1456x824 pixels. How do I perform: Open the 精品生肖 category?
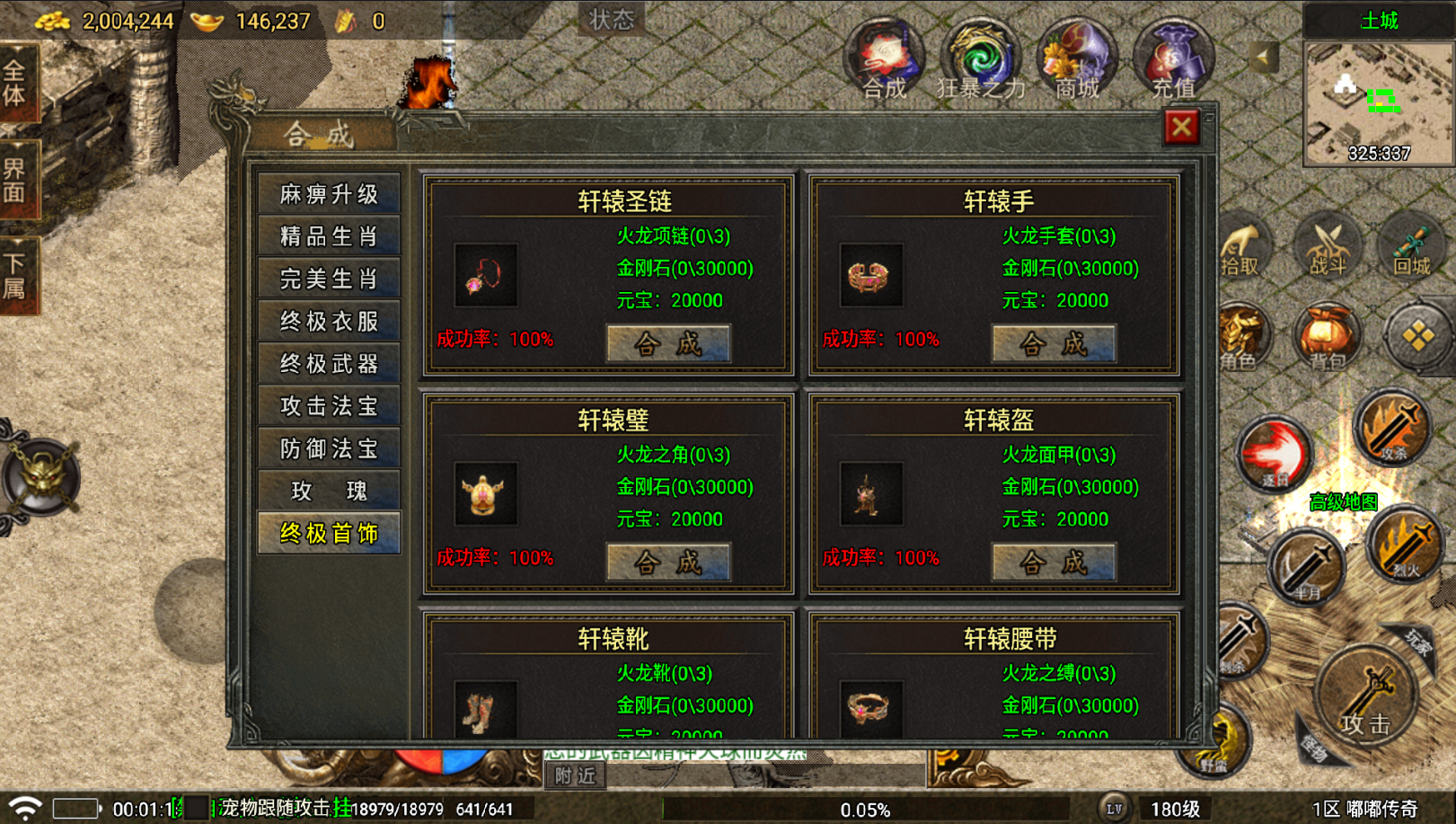click(329, 236)
